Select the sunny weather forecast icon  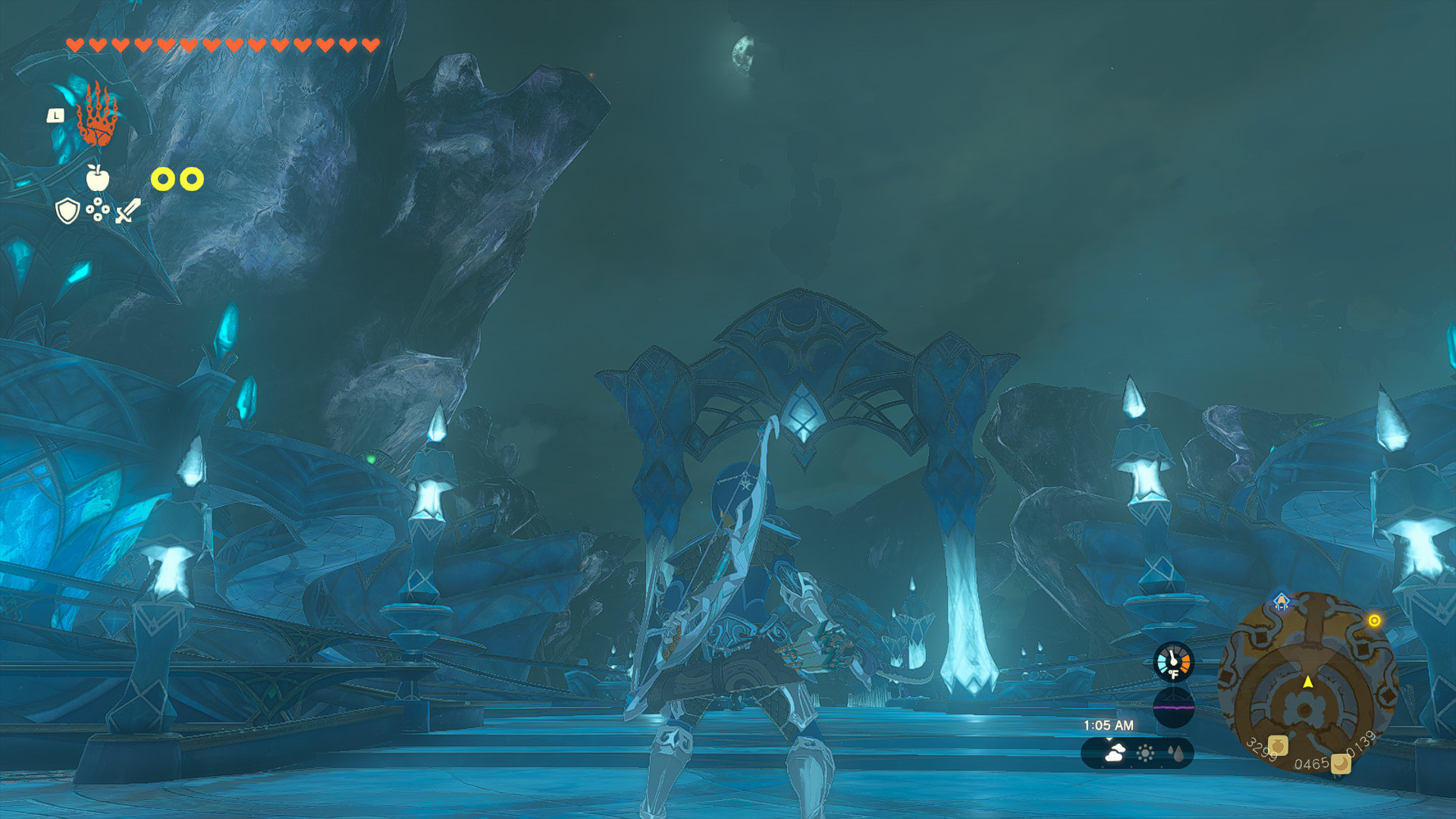coord(1145,753)
